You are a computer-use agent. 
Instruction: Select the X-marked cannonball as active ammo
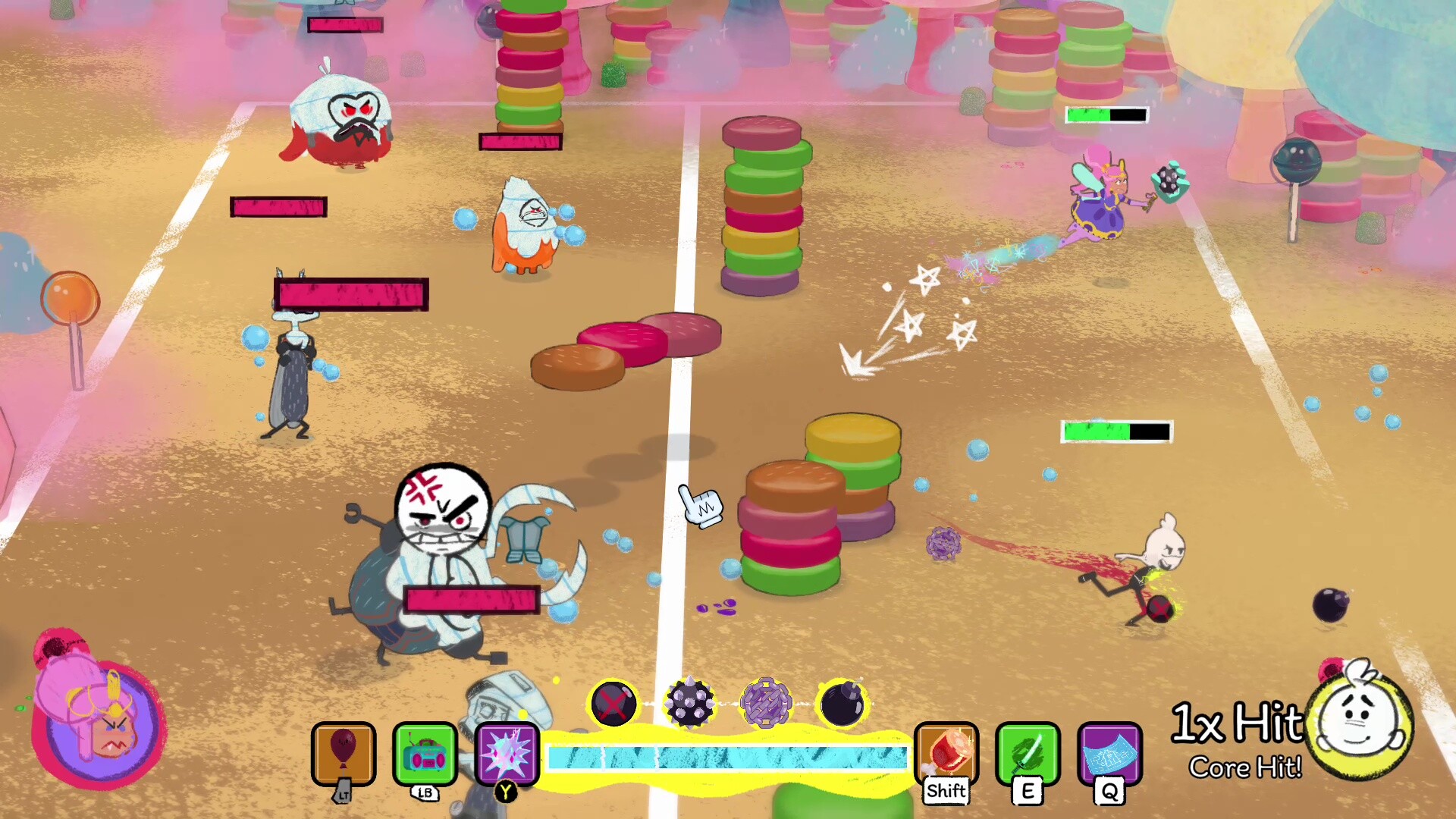(x=614, y=704)
